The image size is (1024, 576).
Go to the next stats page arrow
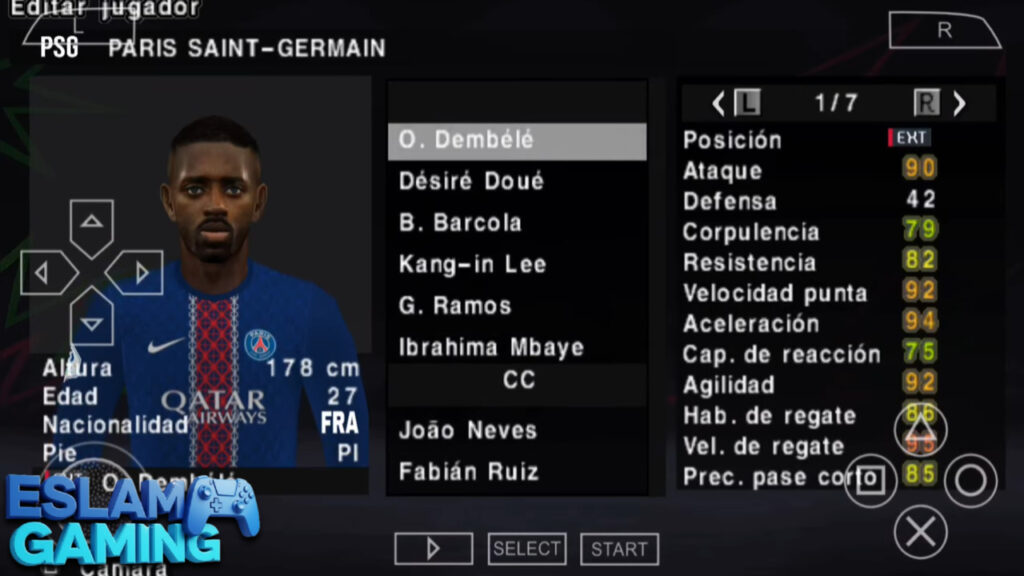point(959,103)
